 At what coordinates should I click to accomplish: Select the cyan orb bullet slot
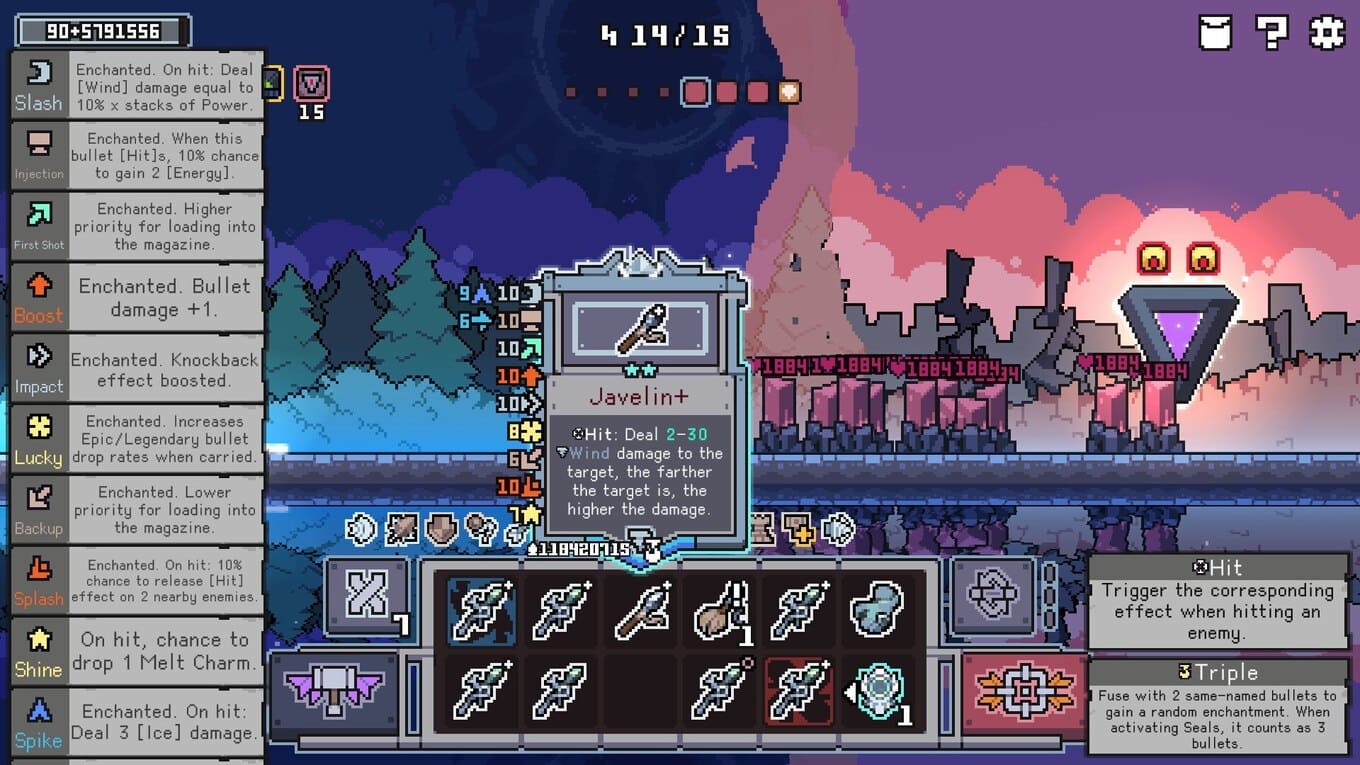877,690
